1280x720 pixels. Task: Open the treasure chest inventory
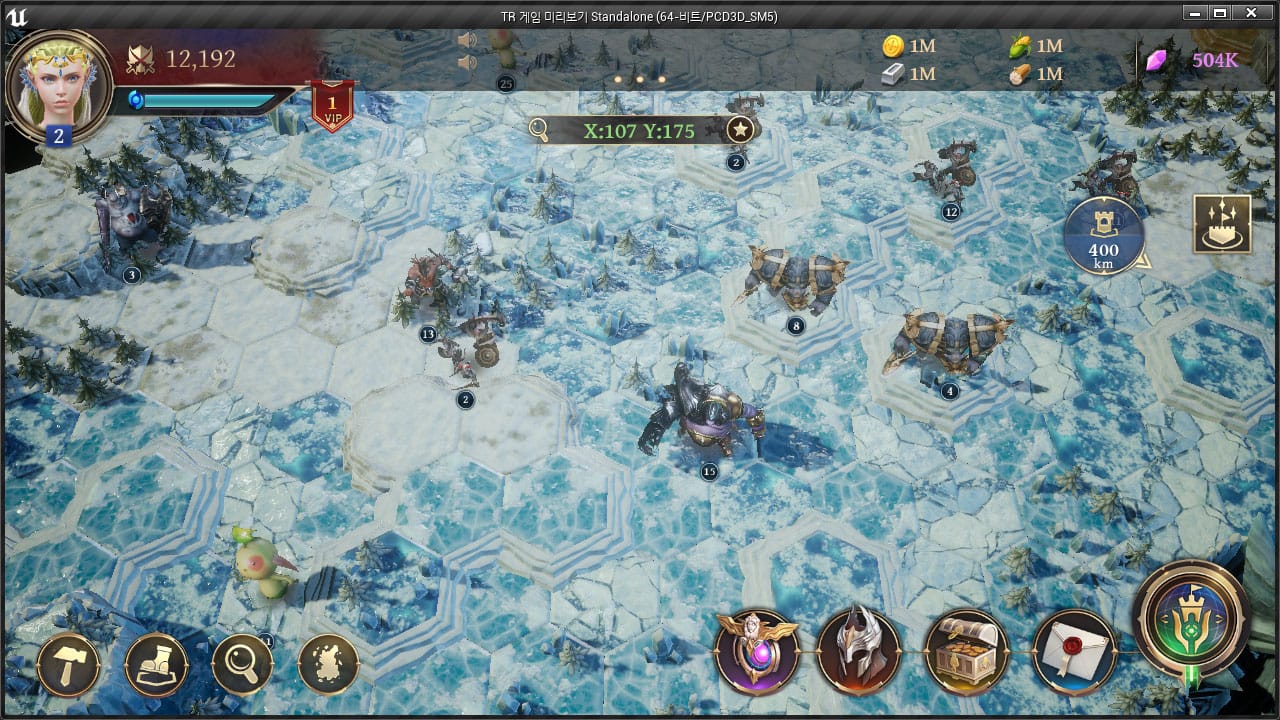(x=966, y=651)
